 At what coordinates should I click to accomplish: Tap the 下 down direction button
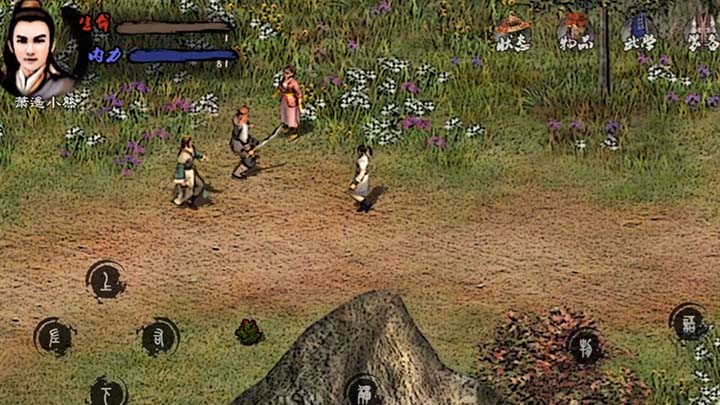tap(107, 391)
